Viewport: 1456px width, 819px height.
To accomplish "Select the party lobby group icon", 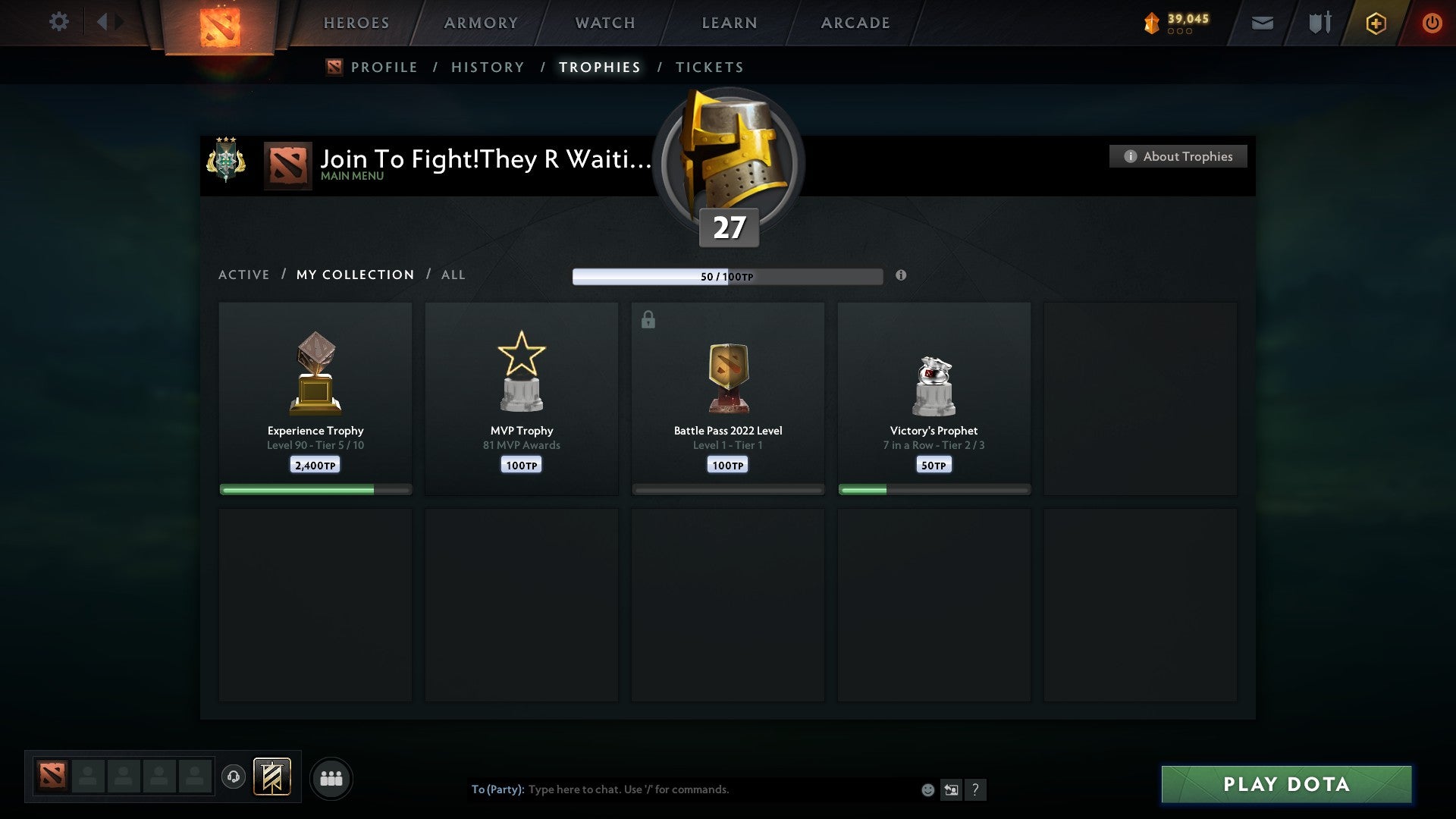I will pos(331,778).
